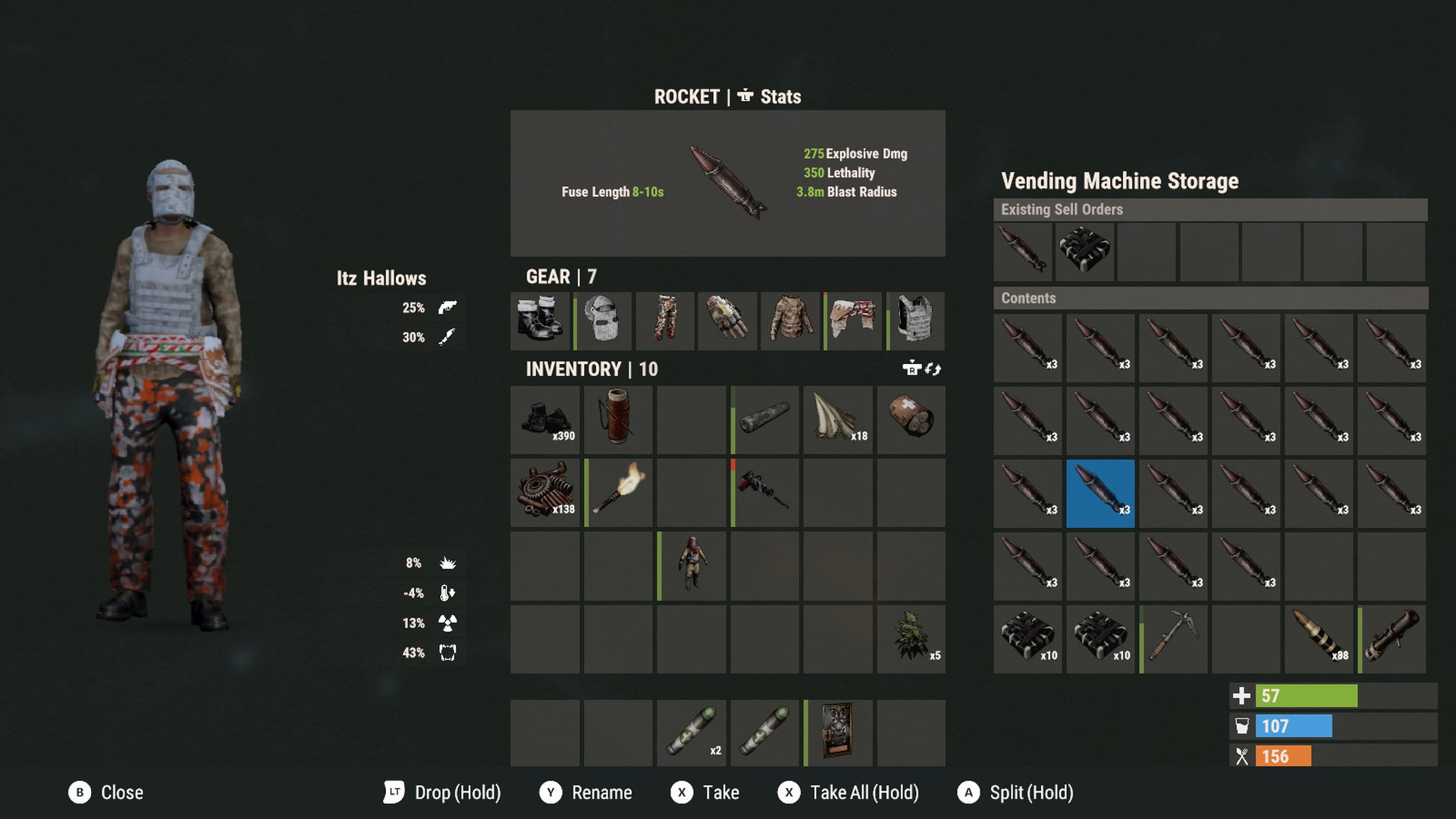The height and width of the screenshot is (819, 1456).
Task: Pick the hoodie in the gear row
Action: (790, 320)
